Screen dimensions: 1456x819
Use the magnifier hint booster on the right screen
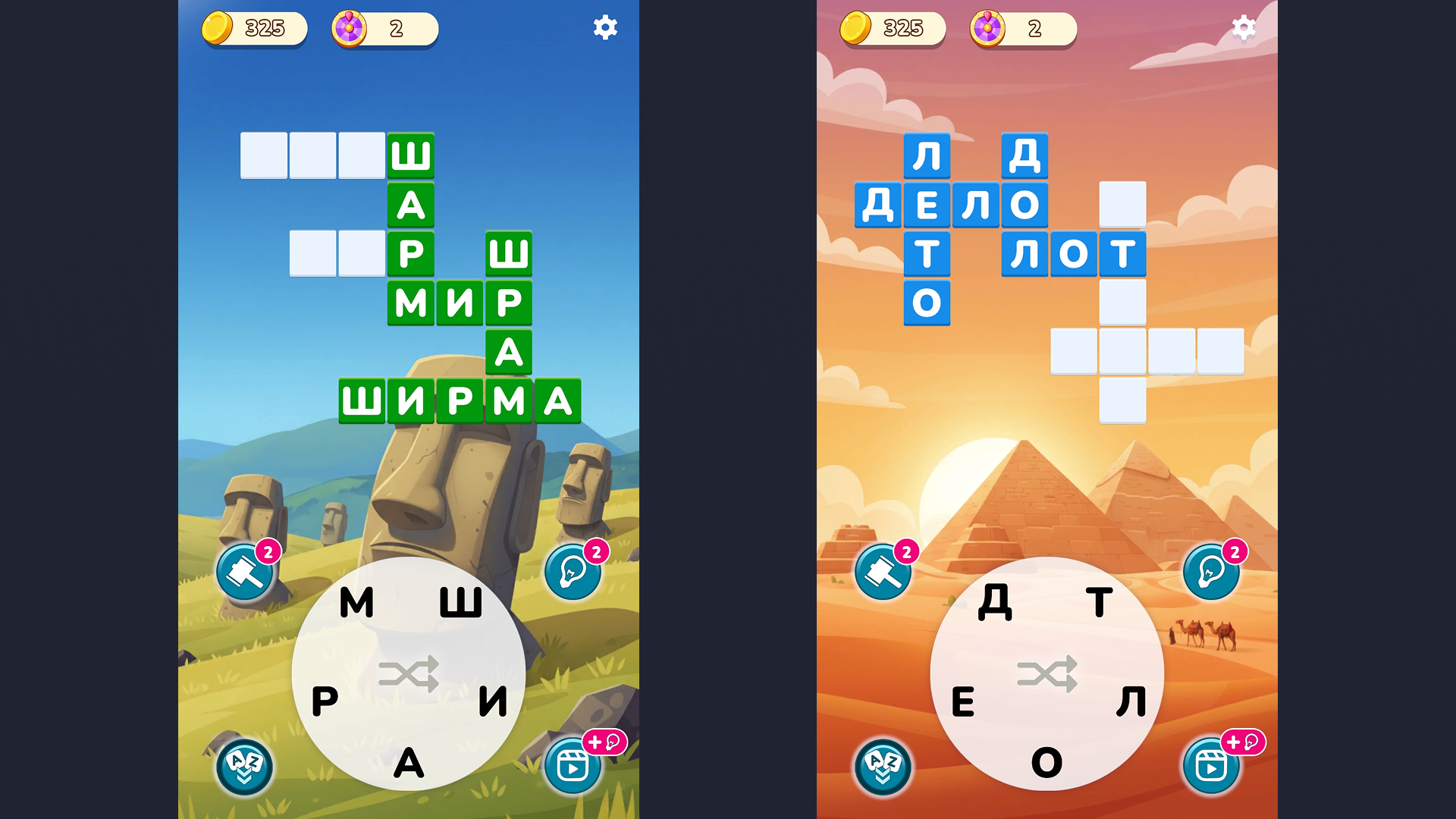tap(1210, 572)
